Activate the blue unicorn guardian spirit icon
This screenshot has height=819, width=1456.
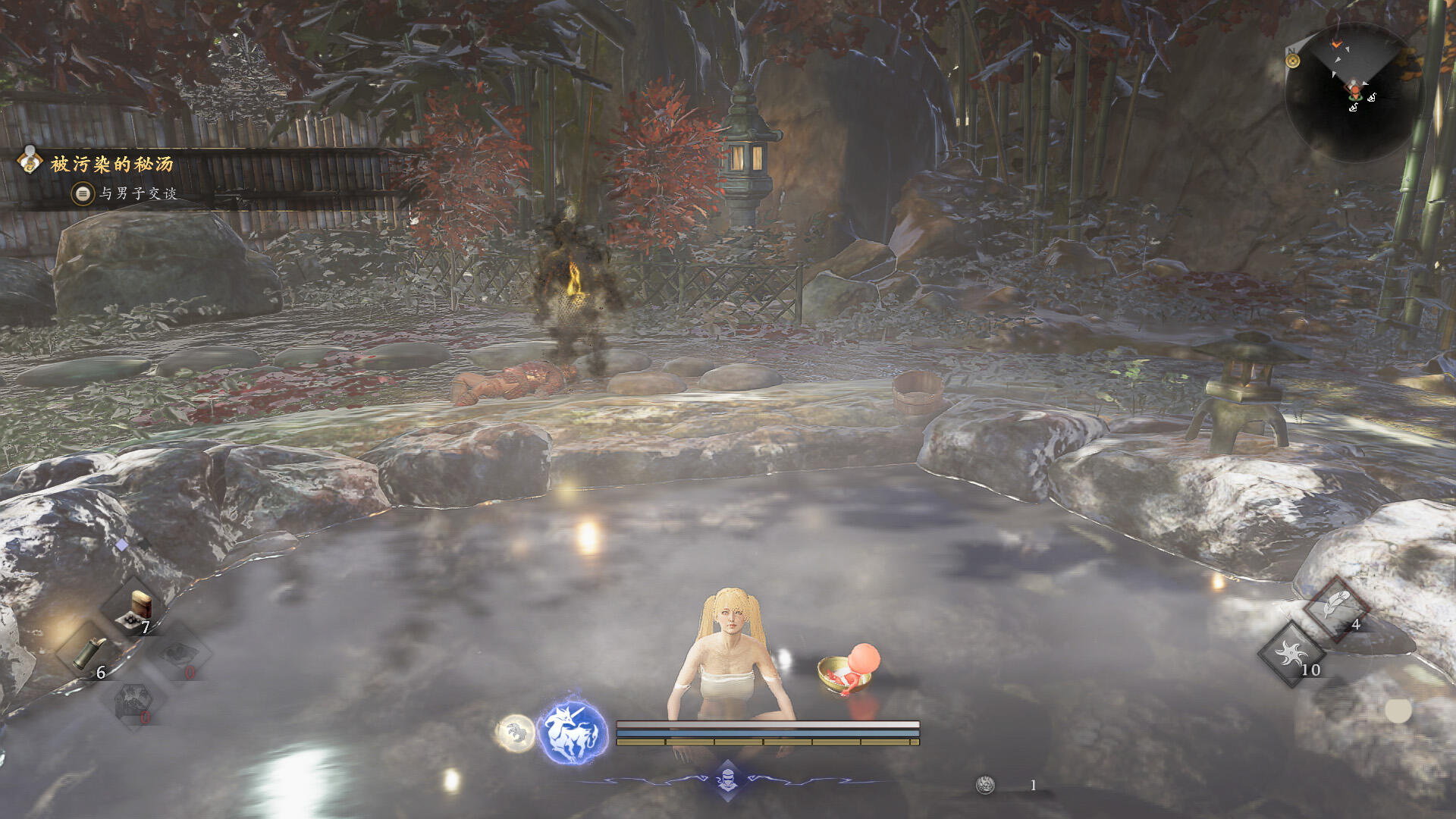[573, 733]
